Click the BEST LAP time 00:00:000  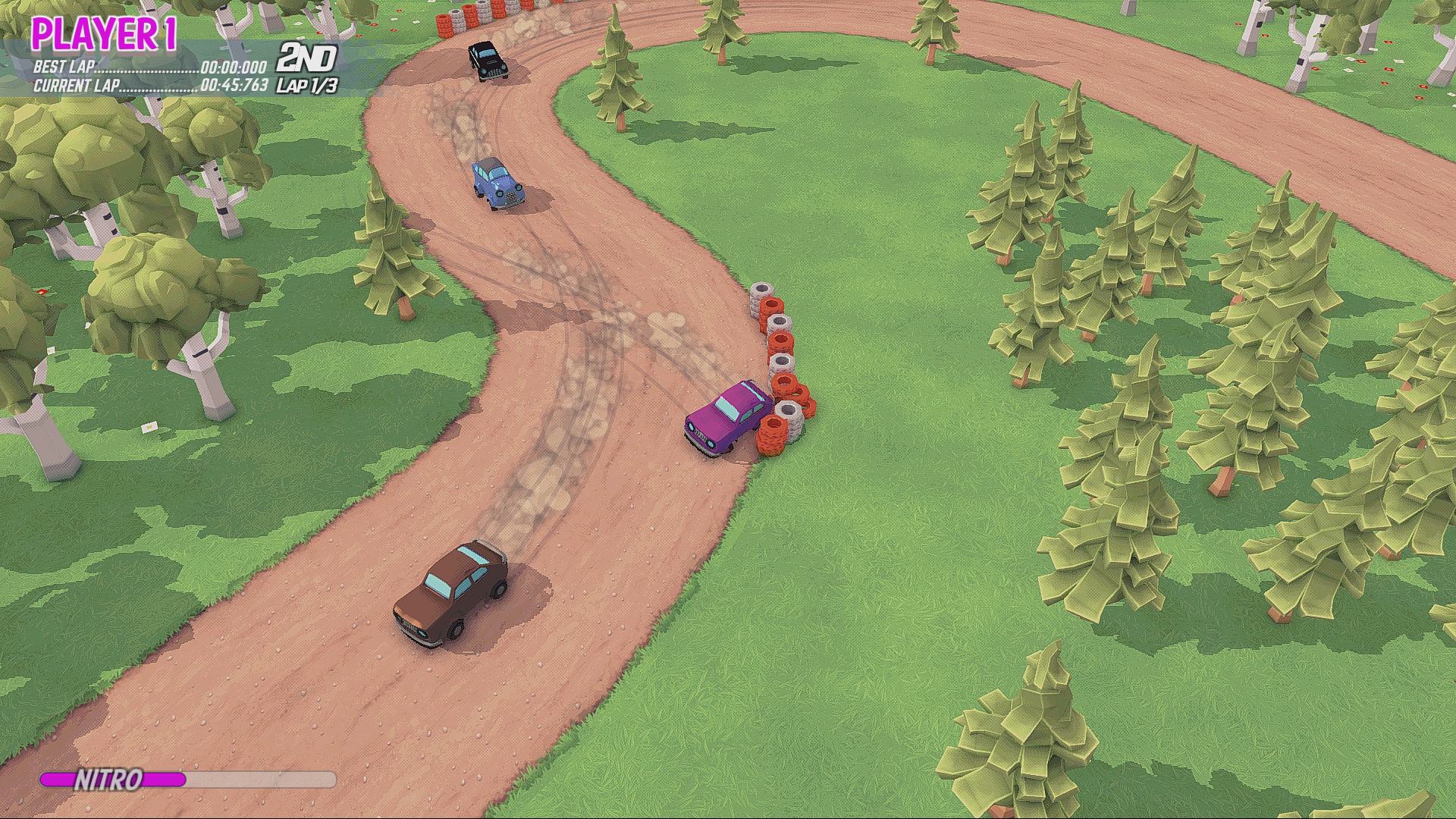click(235, 67)
